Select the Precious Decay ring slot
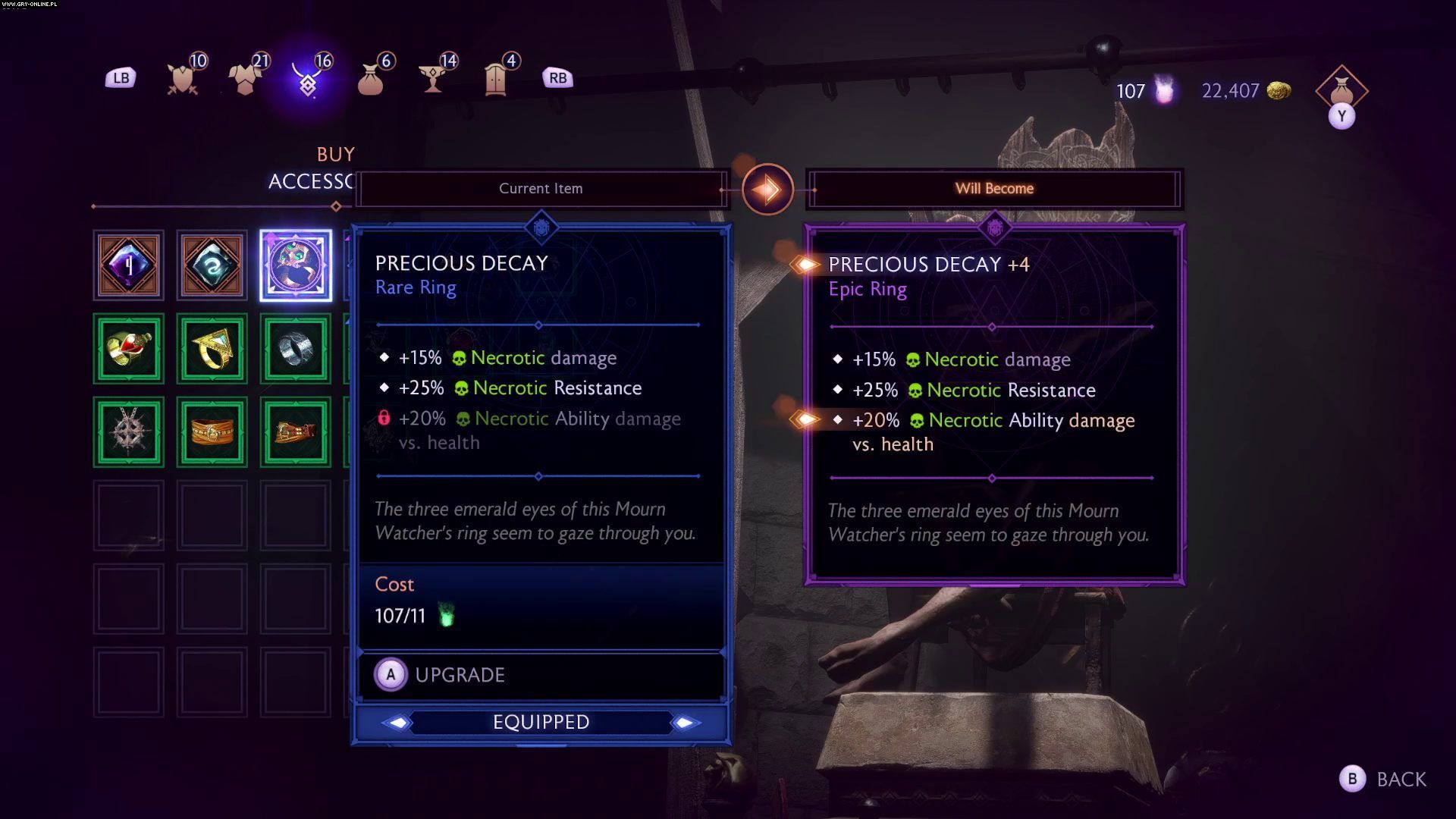Image resolution: width=1456 pixels, height=819 pixels. tap(296, 265)
